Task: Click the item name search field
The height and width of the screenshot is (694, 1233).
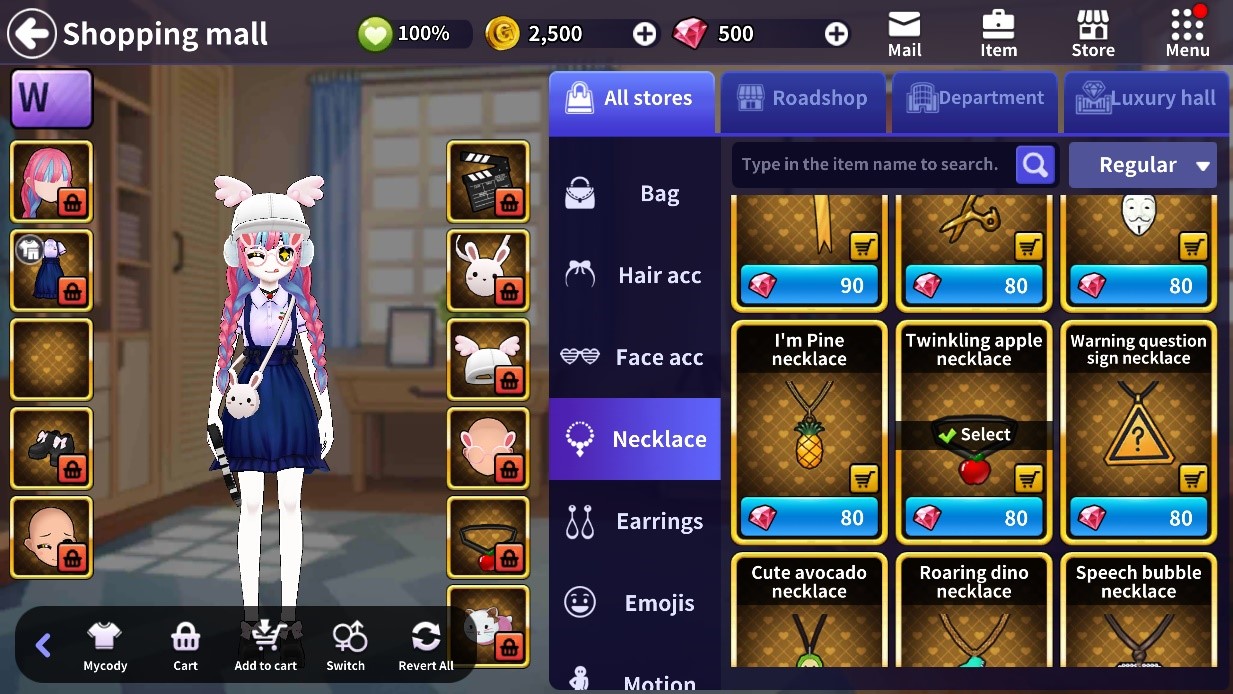Action: tap(870, 165)
